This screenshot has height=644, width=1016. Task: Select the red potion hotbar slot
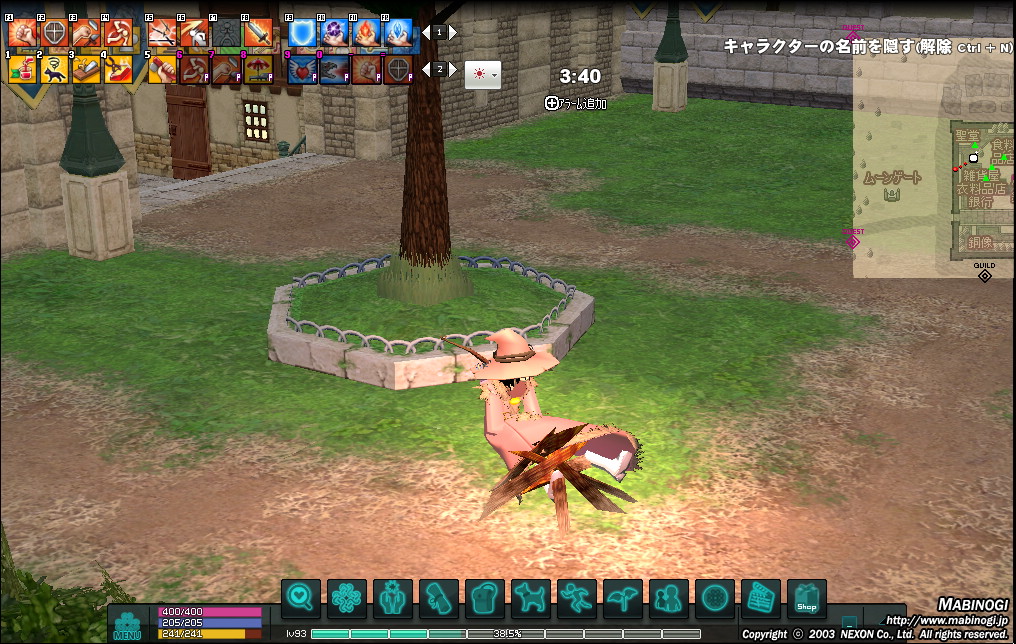coord(22,69)
